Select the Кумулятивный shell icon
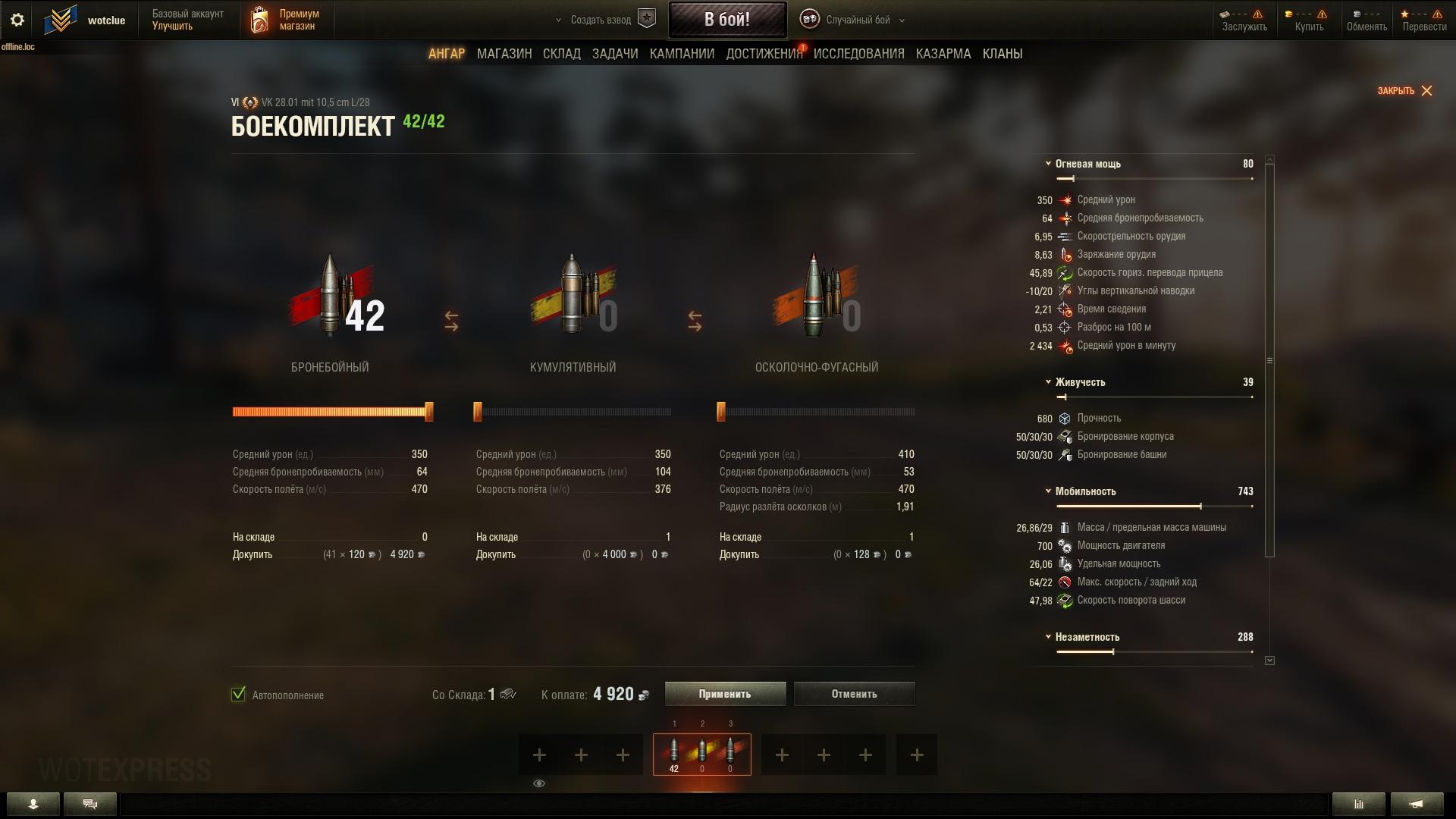This screenshot has height=819, width=1456. tap(573, 296)
